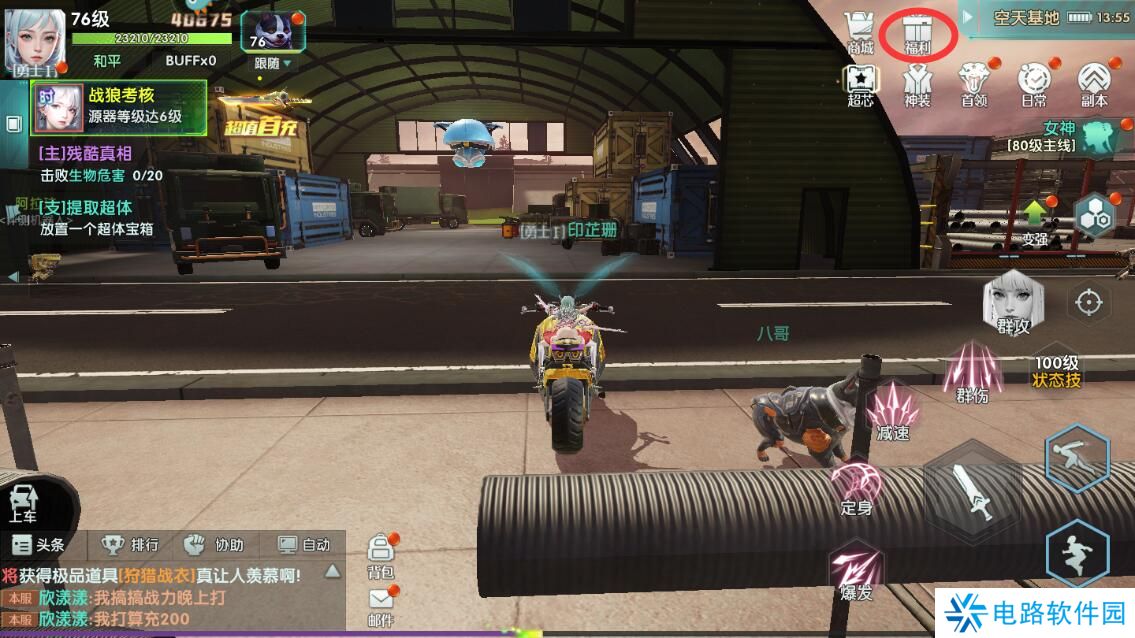This screenshot has height=638, width=1135.
Task: Open the 邮件 mail inbox
Action: (381, 604)
